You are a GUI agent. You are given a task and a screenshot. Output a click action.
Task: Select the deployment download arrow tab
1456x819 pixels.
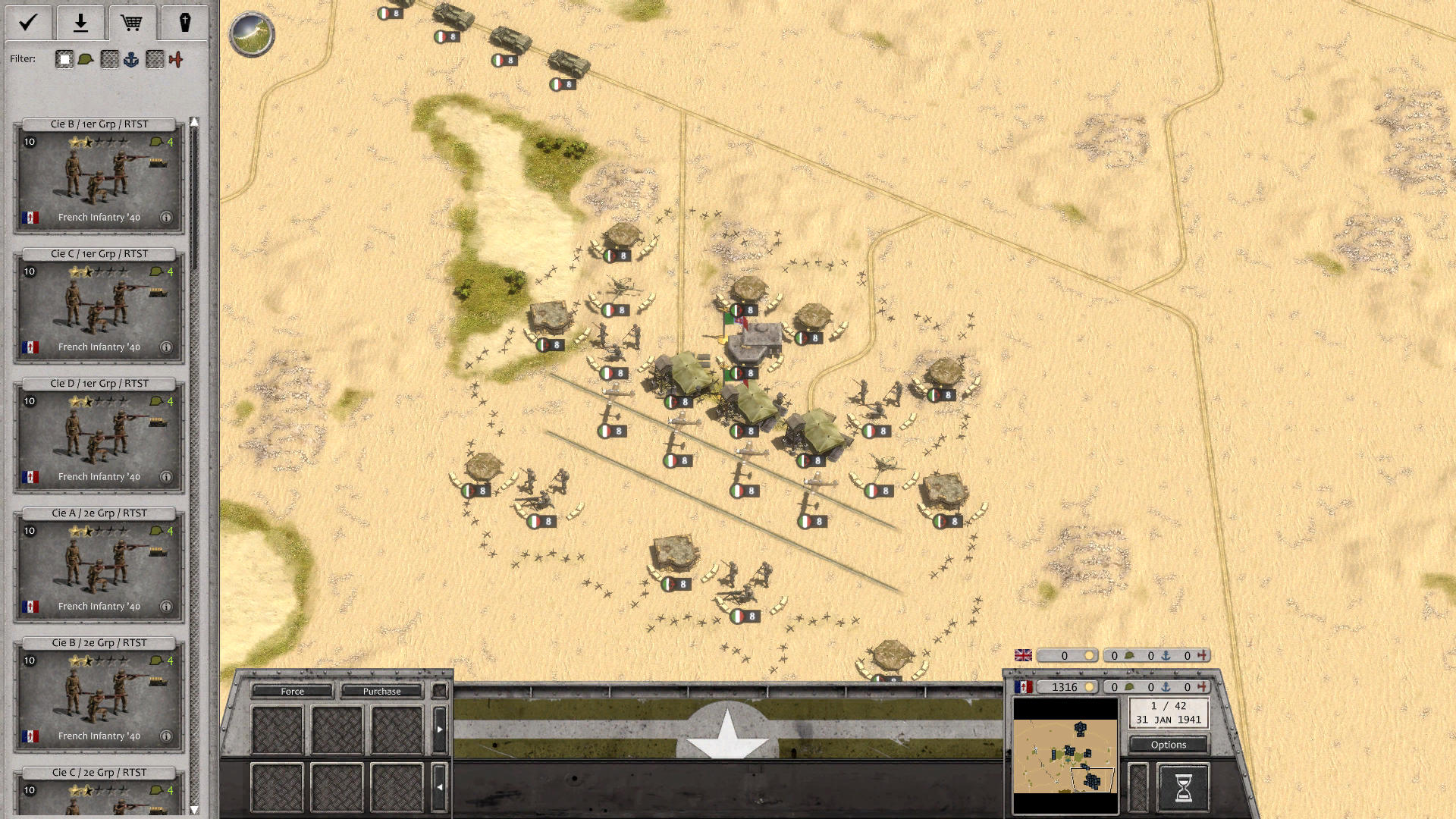[x=80, y=23]
